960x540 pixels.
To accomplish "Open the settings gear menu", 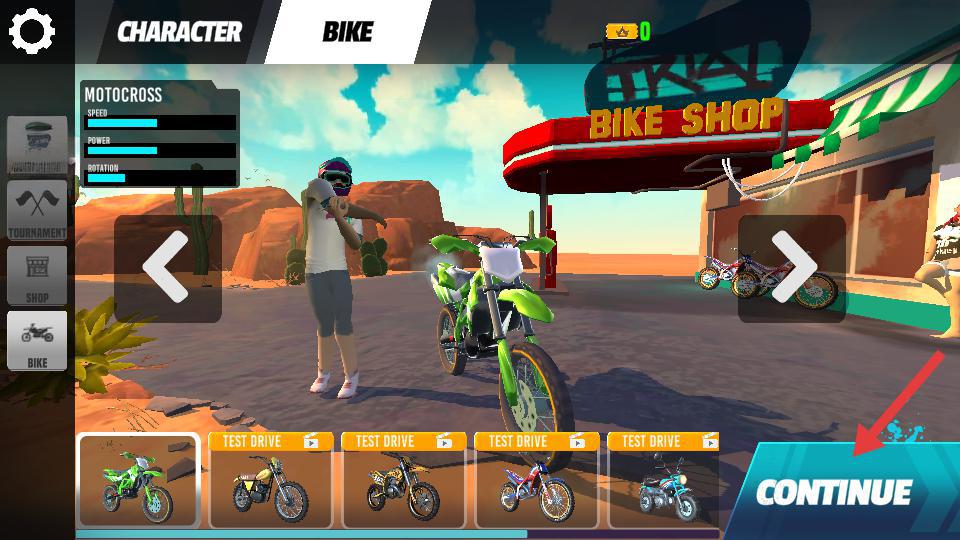I will (31, 31).
